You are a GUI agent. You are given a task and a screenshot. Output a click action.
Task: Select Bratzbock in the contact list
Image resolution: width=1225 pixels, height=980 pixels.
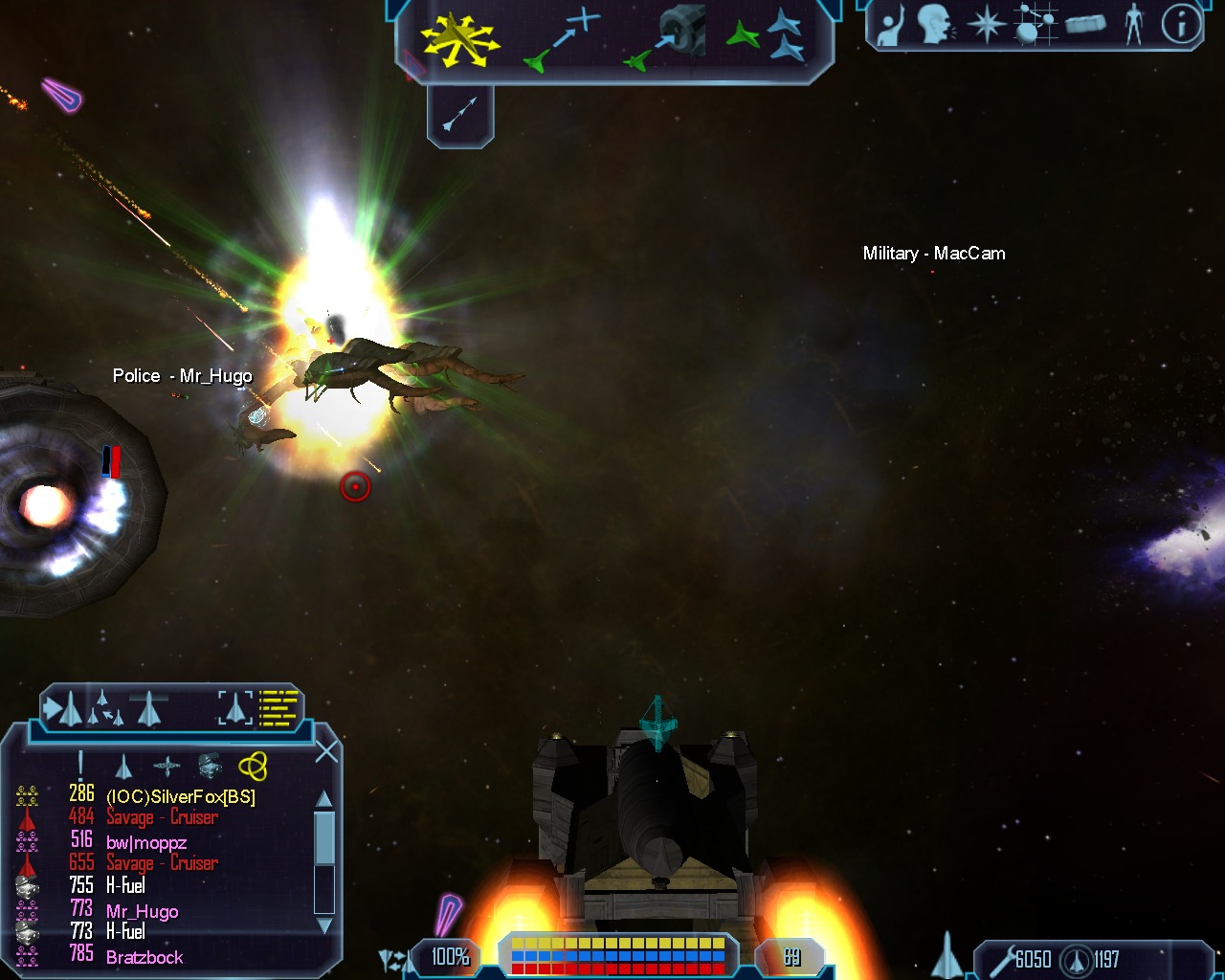(x=145, y=957)
